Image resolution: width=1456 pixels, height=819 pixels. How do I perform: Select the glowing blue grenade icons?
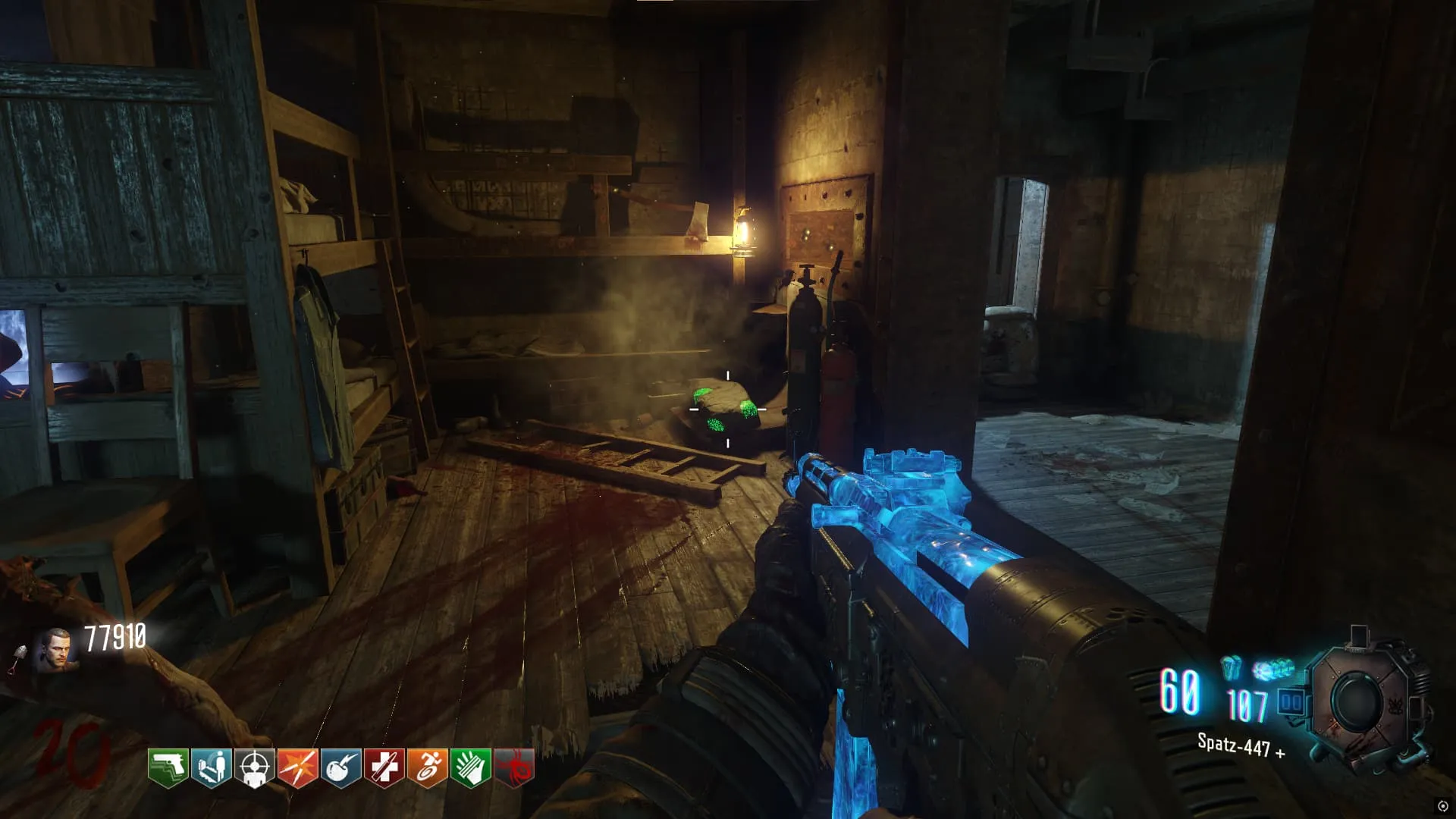point(1273,670)
